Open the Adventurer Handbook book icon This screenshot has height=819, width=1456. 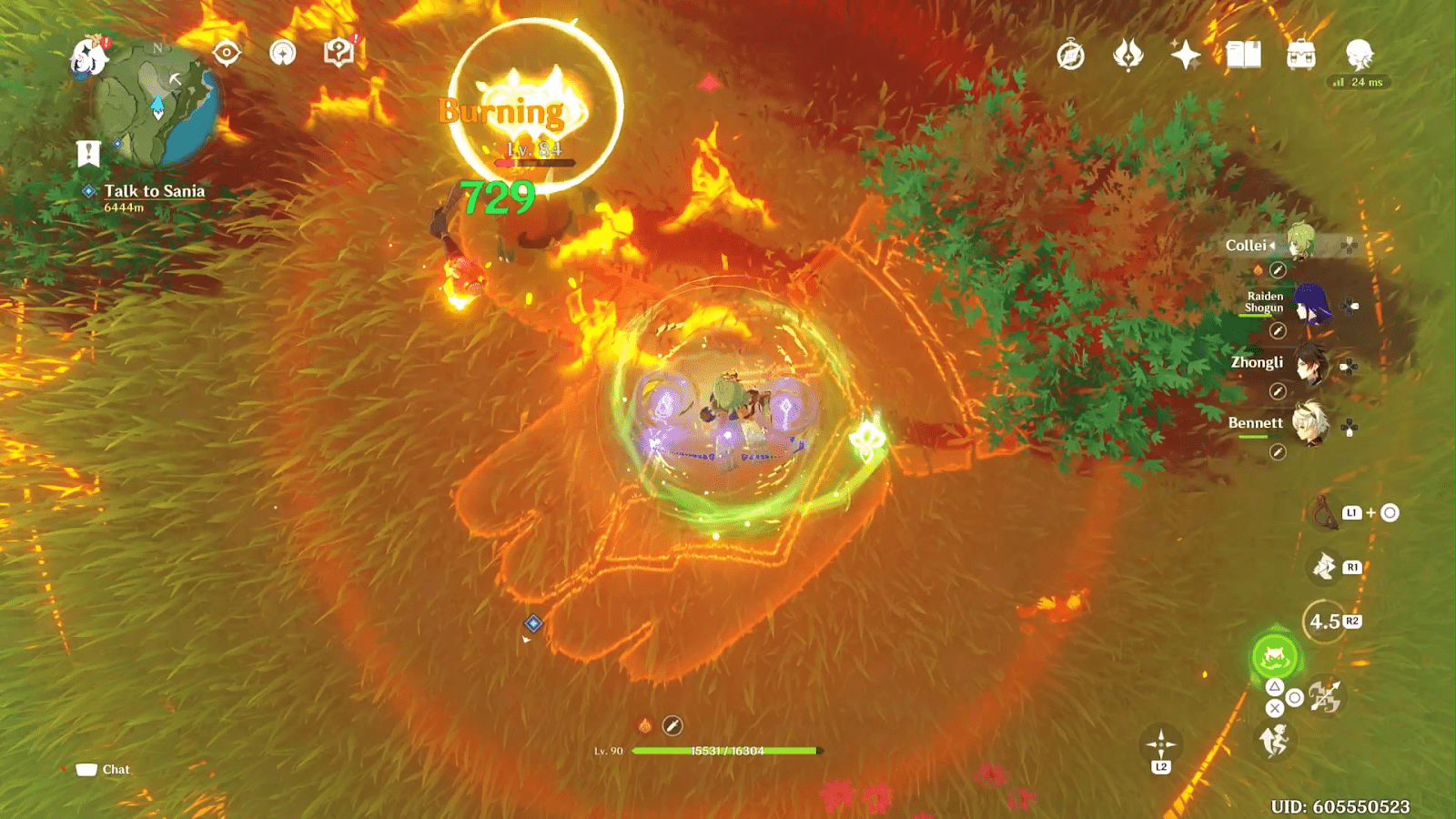1243,56
